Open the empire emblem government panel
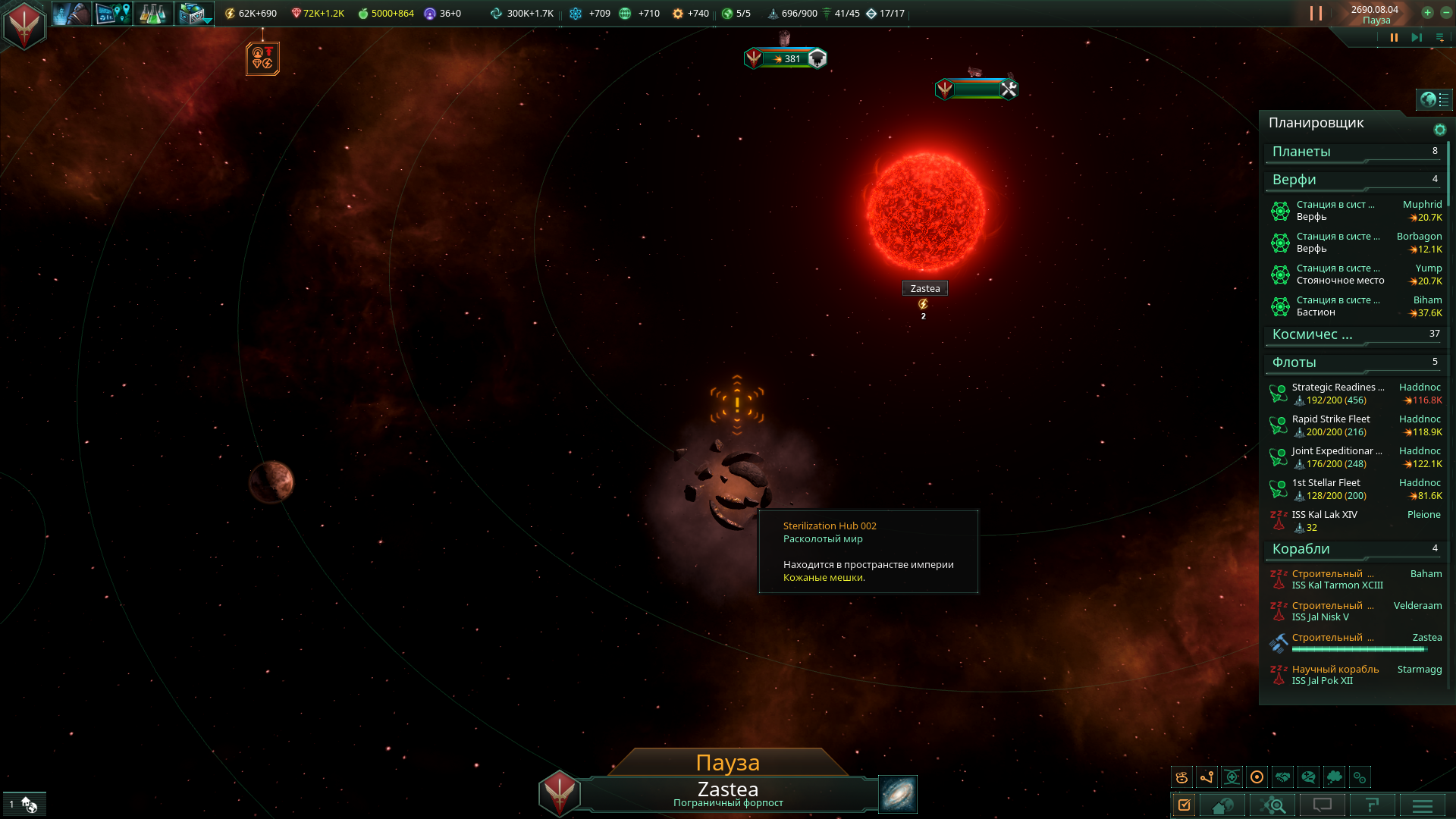The height and width of the screenshot is (819, 1456). click(24, 24)
